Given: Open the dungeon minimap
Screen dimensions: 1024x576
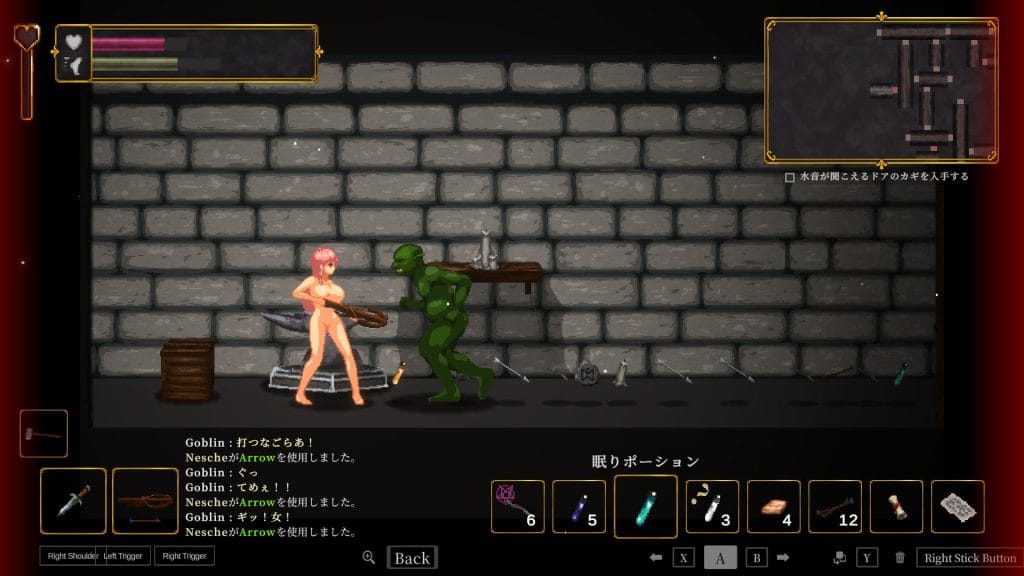Looking at the screenshot, I should point(881,90).
